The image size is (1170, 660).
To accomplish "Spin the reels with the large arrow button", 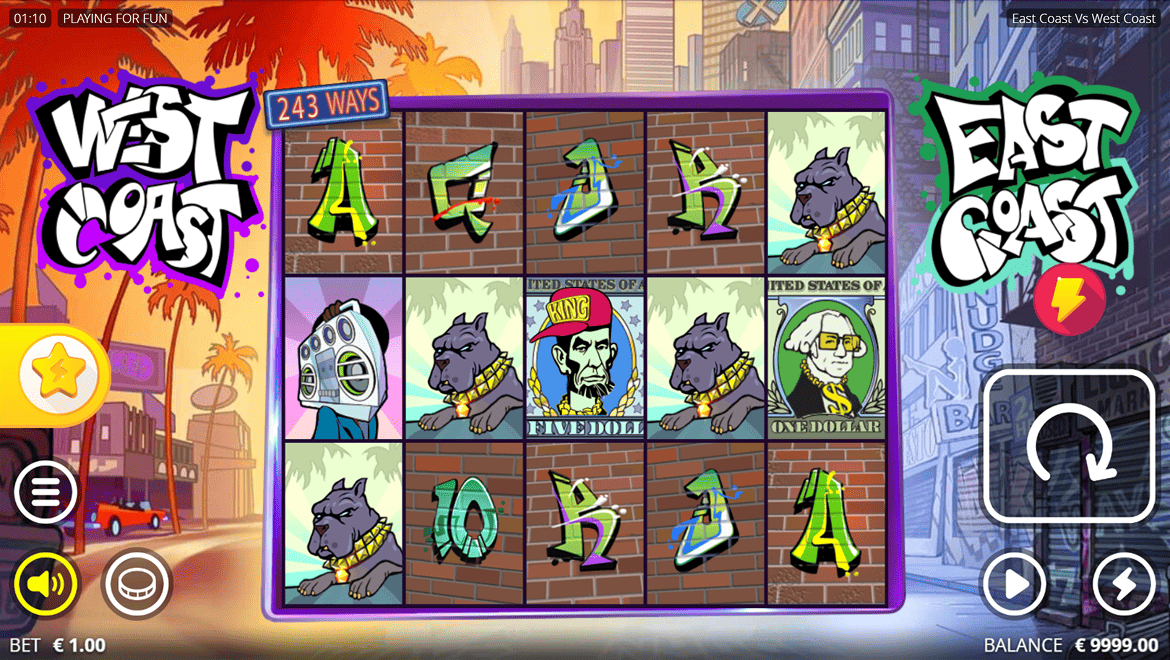I will click(x=1069, y=446).
